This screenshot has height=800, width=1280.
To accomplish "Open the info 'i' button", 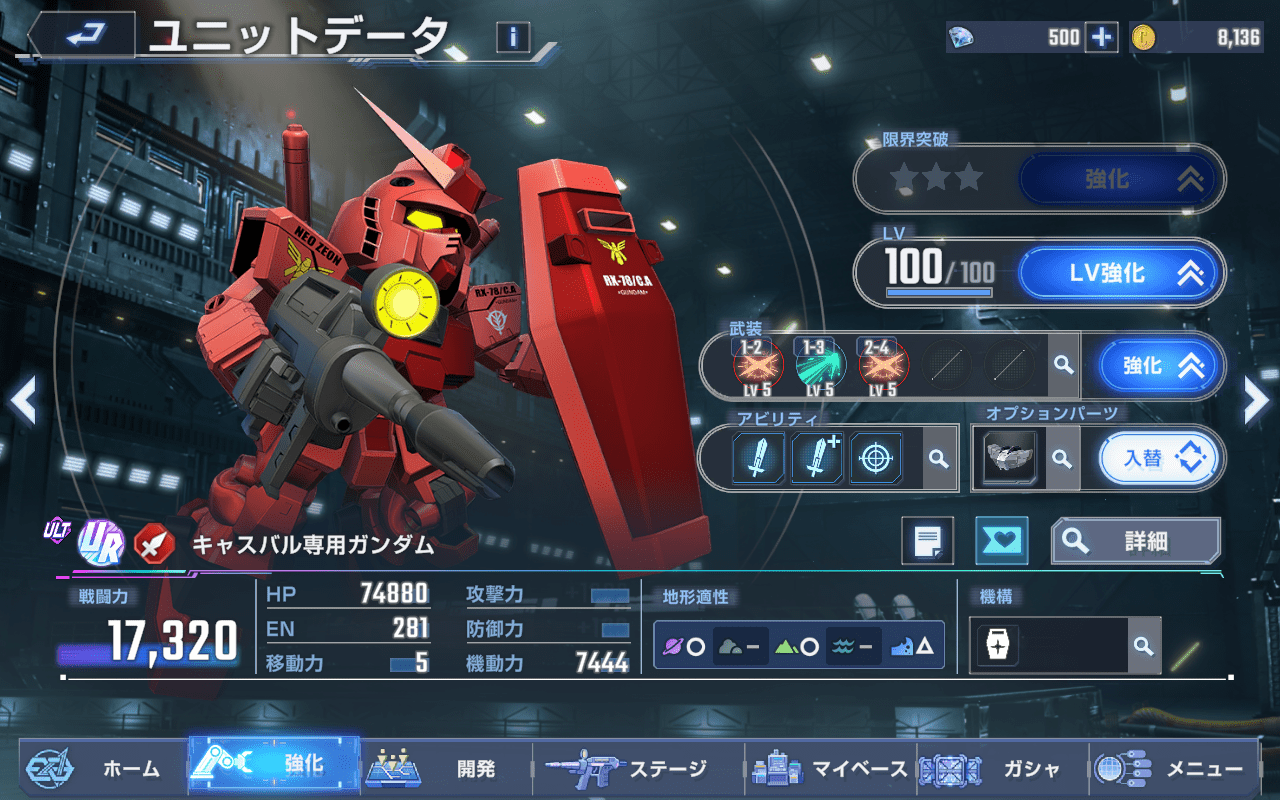I will (513, 38).
